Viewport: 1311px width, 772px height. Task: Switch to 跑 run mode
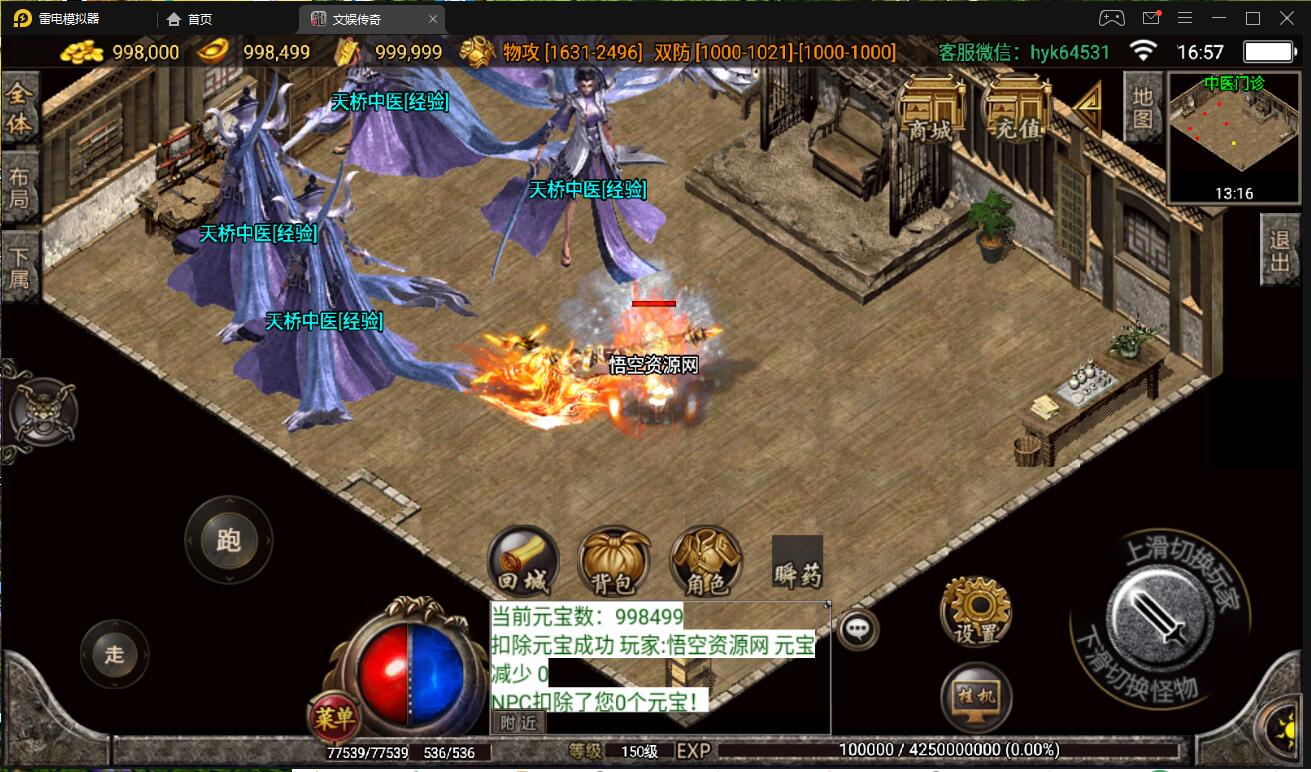pyautogui.click(x=228, y=540)
